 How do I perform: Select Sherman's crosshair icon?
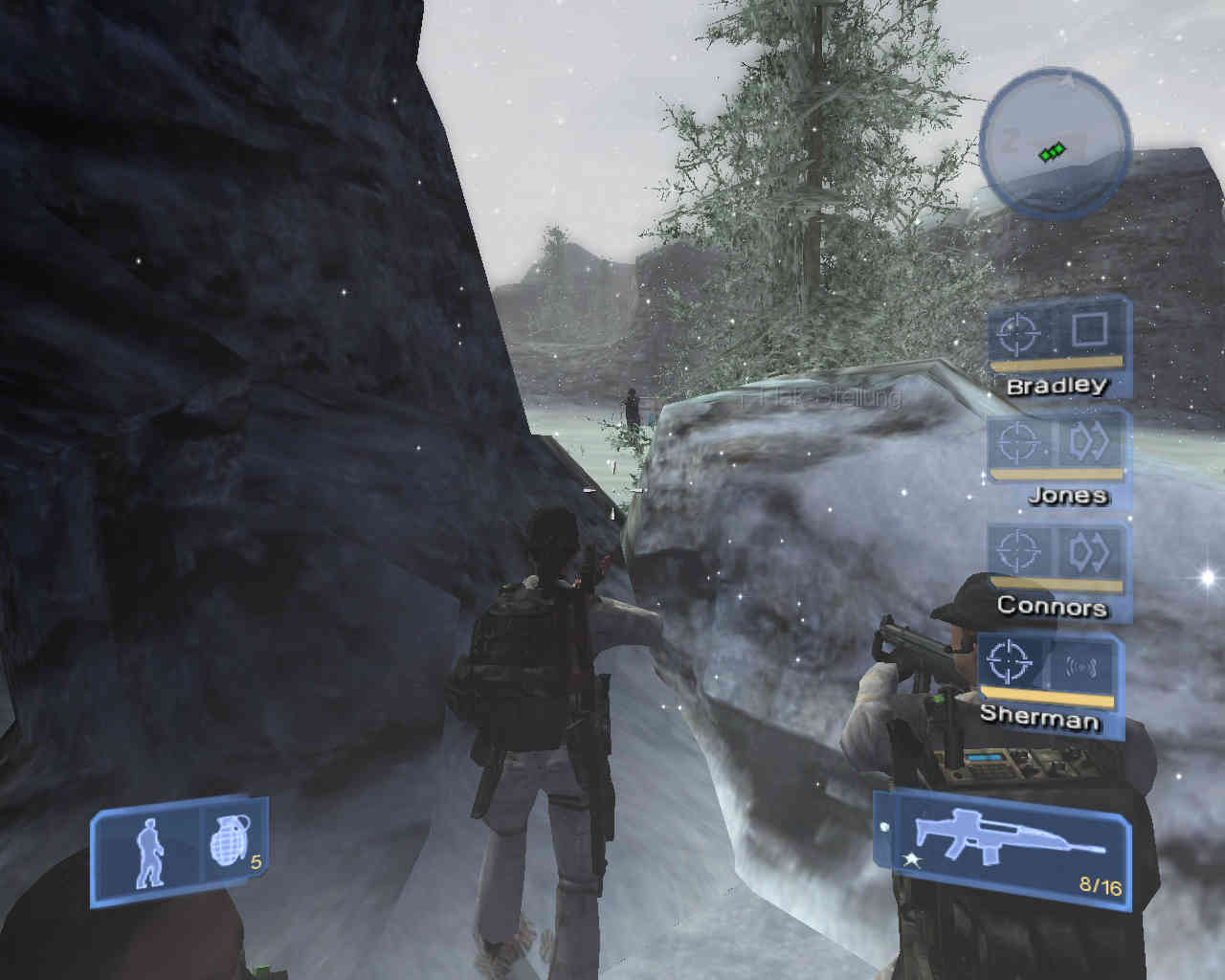[x=1009, y=661]
